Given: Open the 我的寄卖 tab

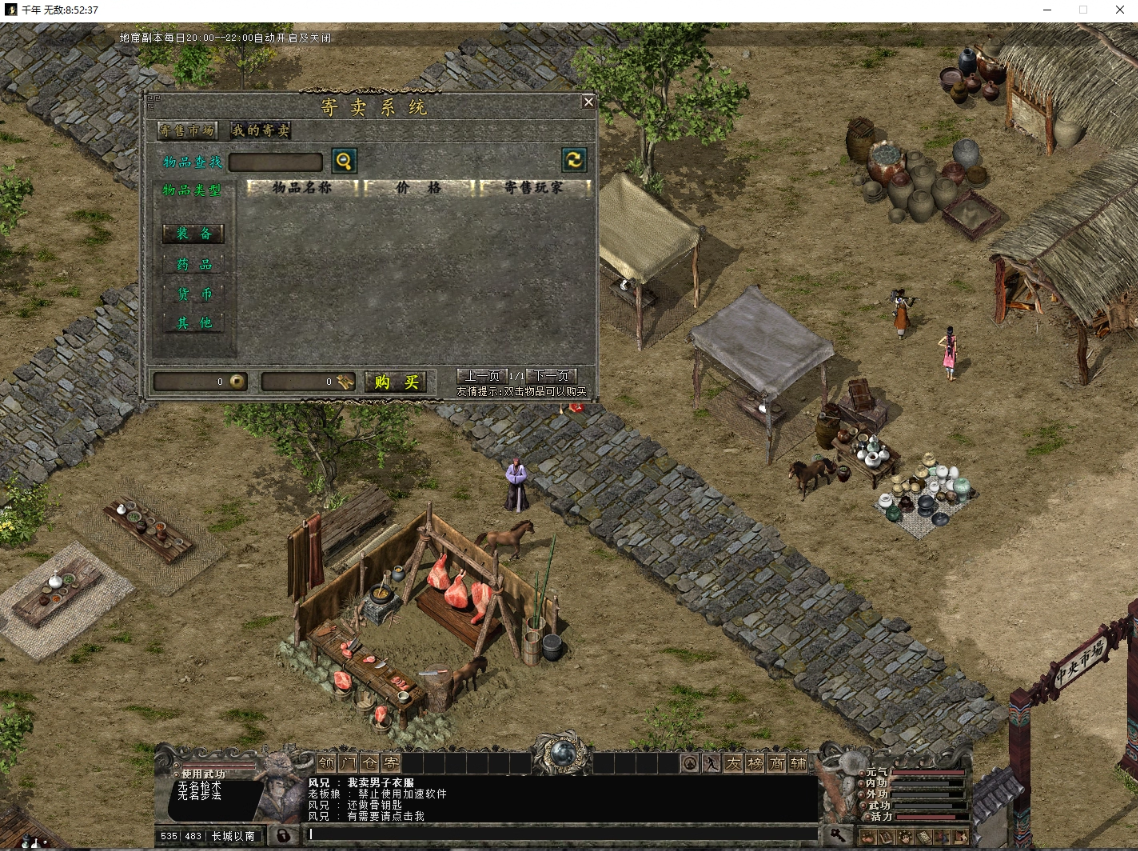Looking at the screenshot, I should pos(260,130).
